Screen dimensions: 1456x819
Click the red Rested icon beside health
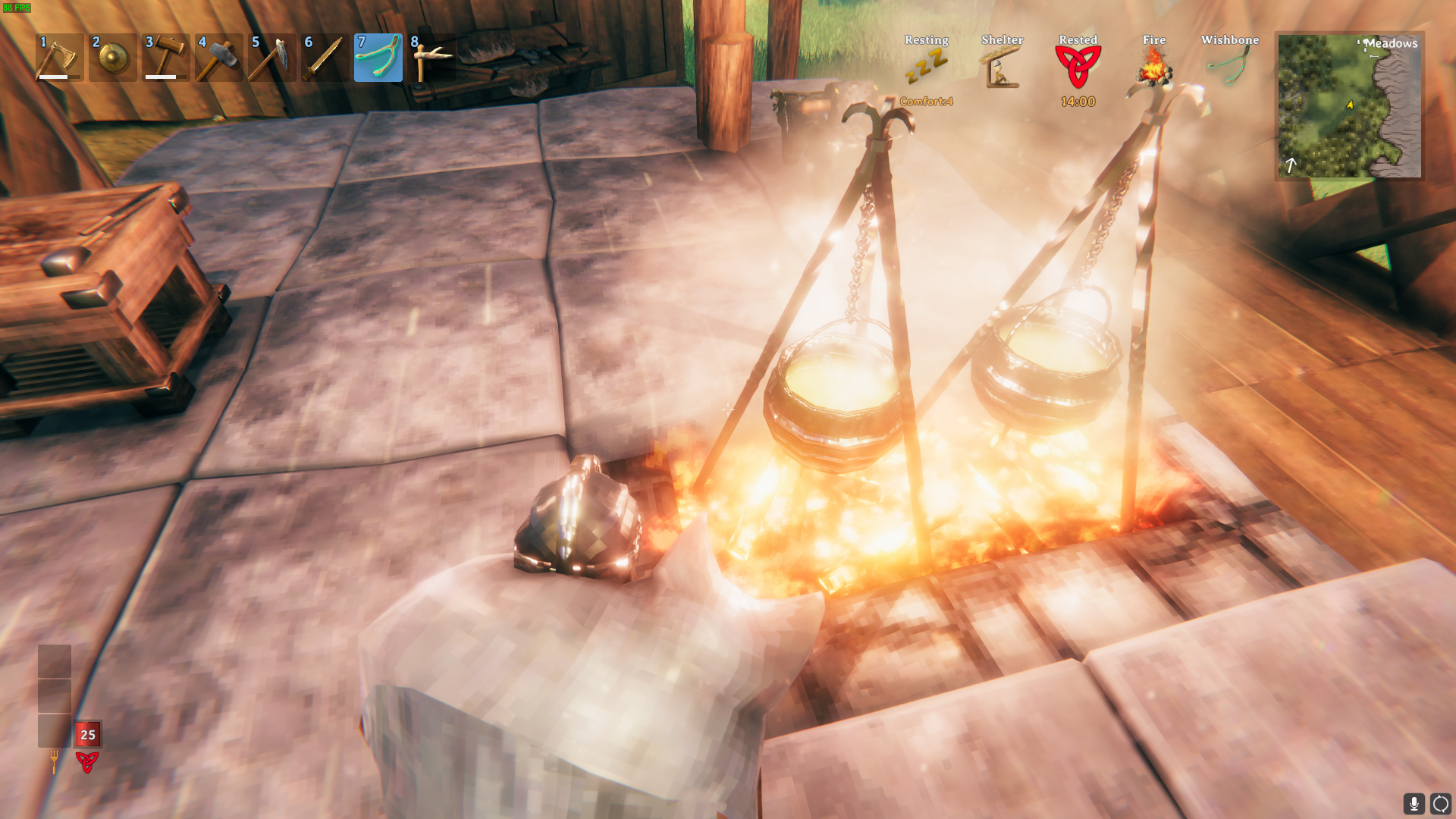click(87, 761)
